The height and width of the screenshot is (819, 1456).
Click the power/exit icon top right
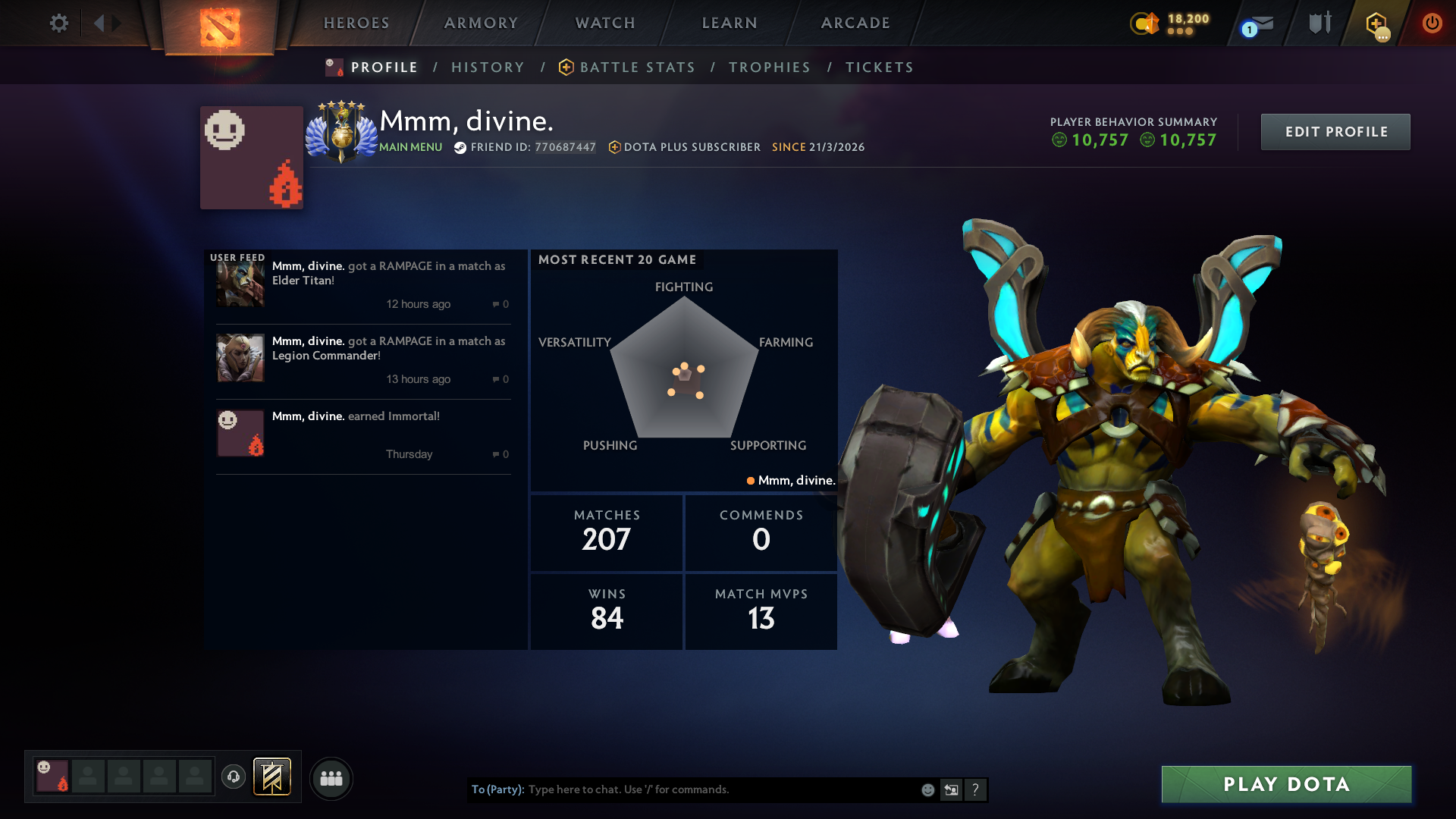(1432, 24)
